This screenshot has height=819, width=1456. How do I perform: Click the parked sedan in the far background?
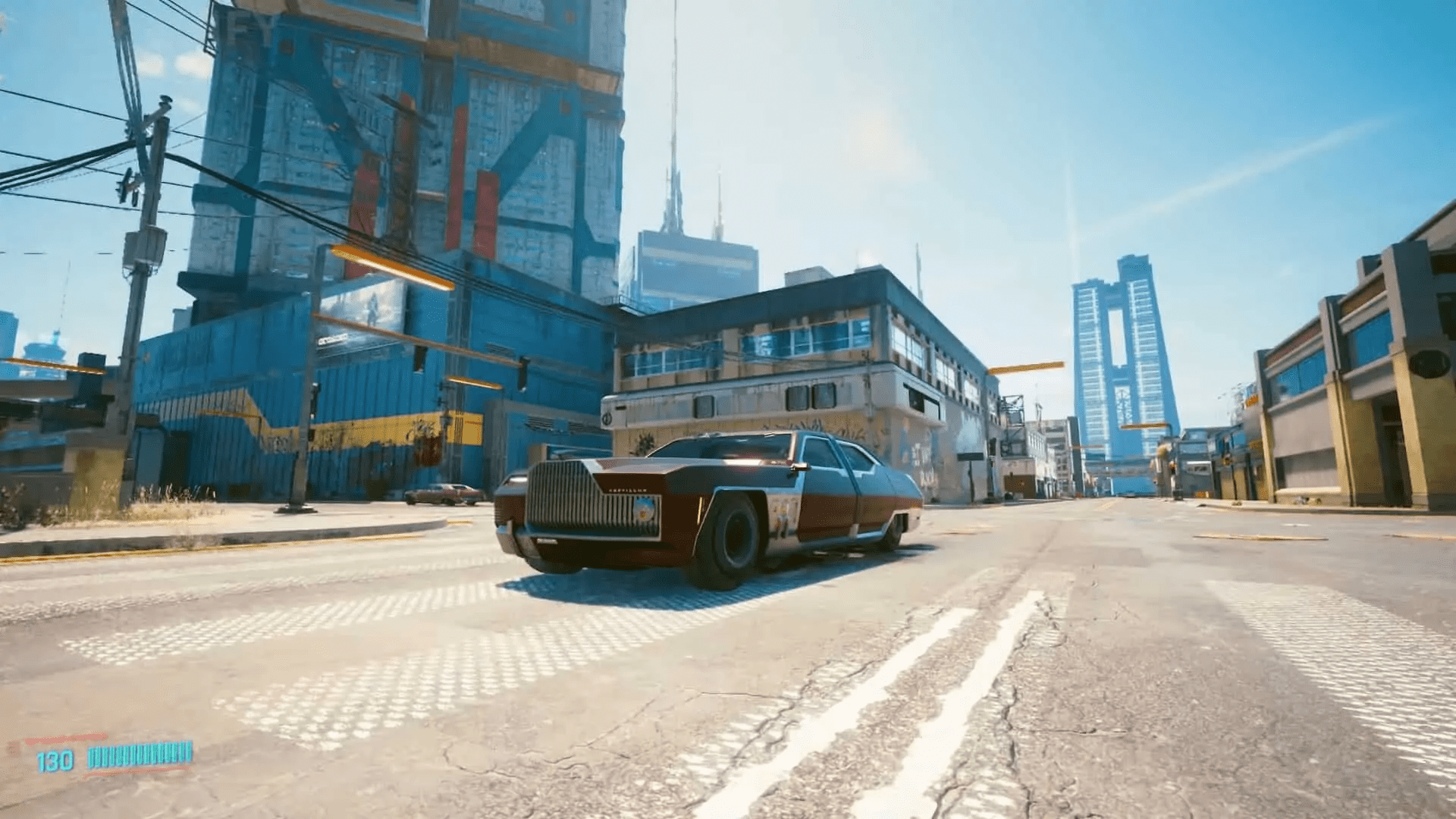[444, 493]
